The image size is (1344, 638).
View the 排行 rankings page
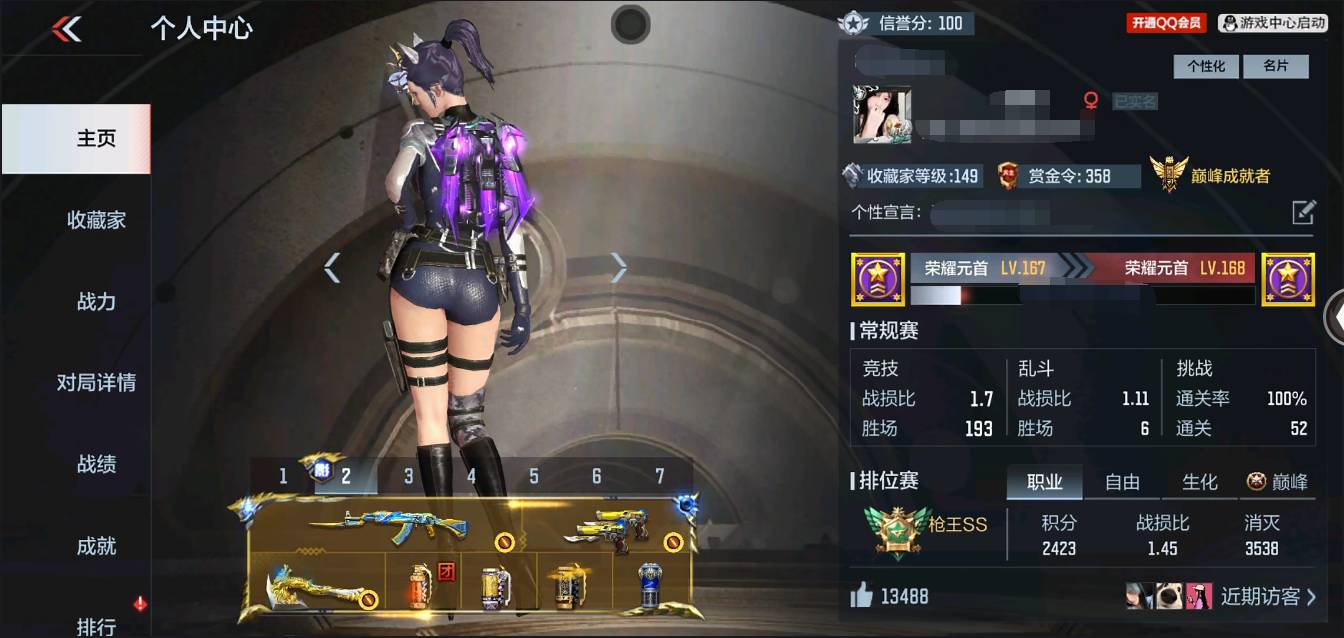[x=96, y=626]
